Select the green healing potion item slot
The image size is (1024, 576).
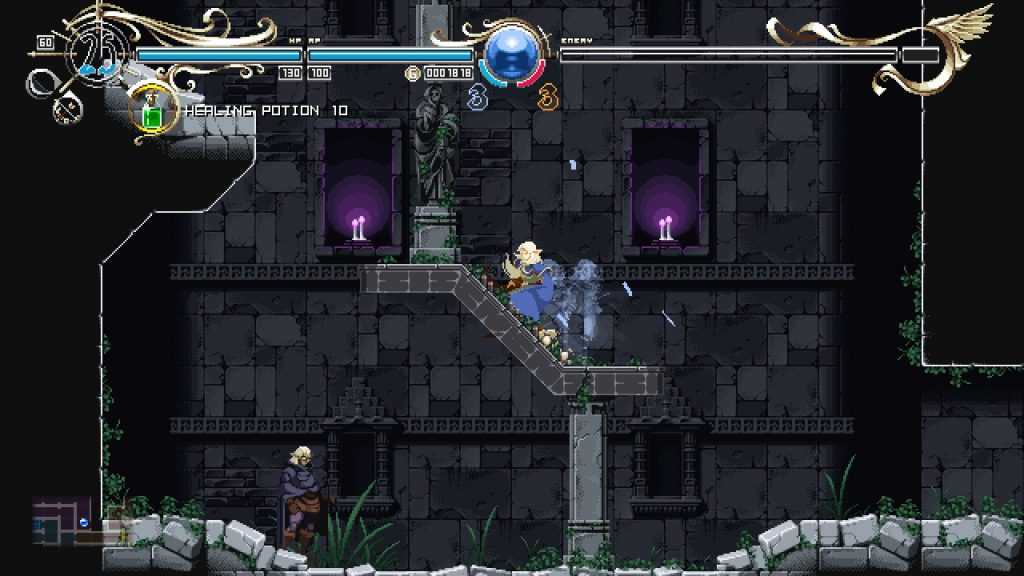153,112
